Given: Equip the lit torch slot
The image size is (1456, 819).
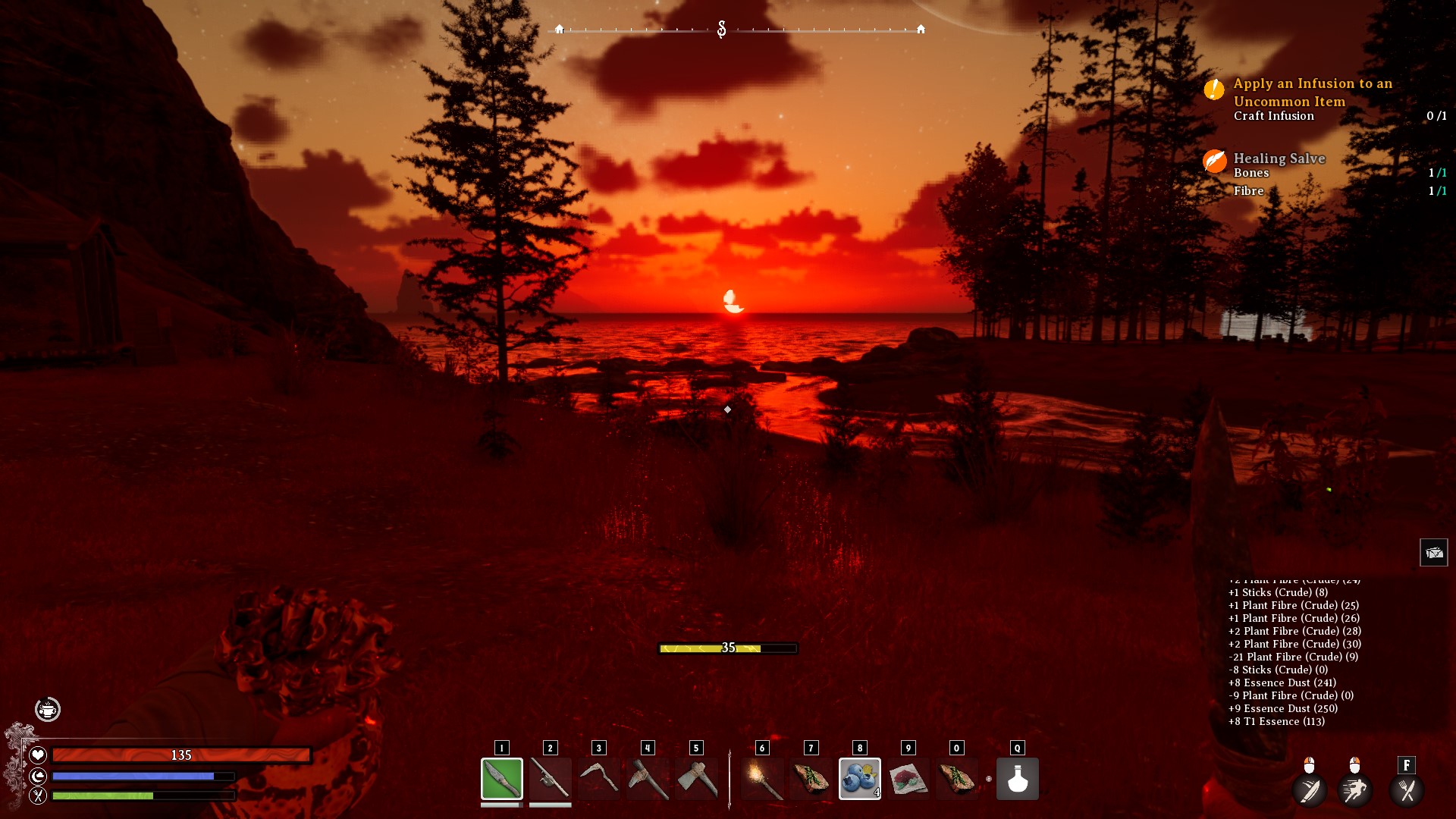Looking at the screenshot, I should (x=762, y=779).
